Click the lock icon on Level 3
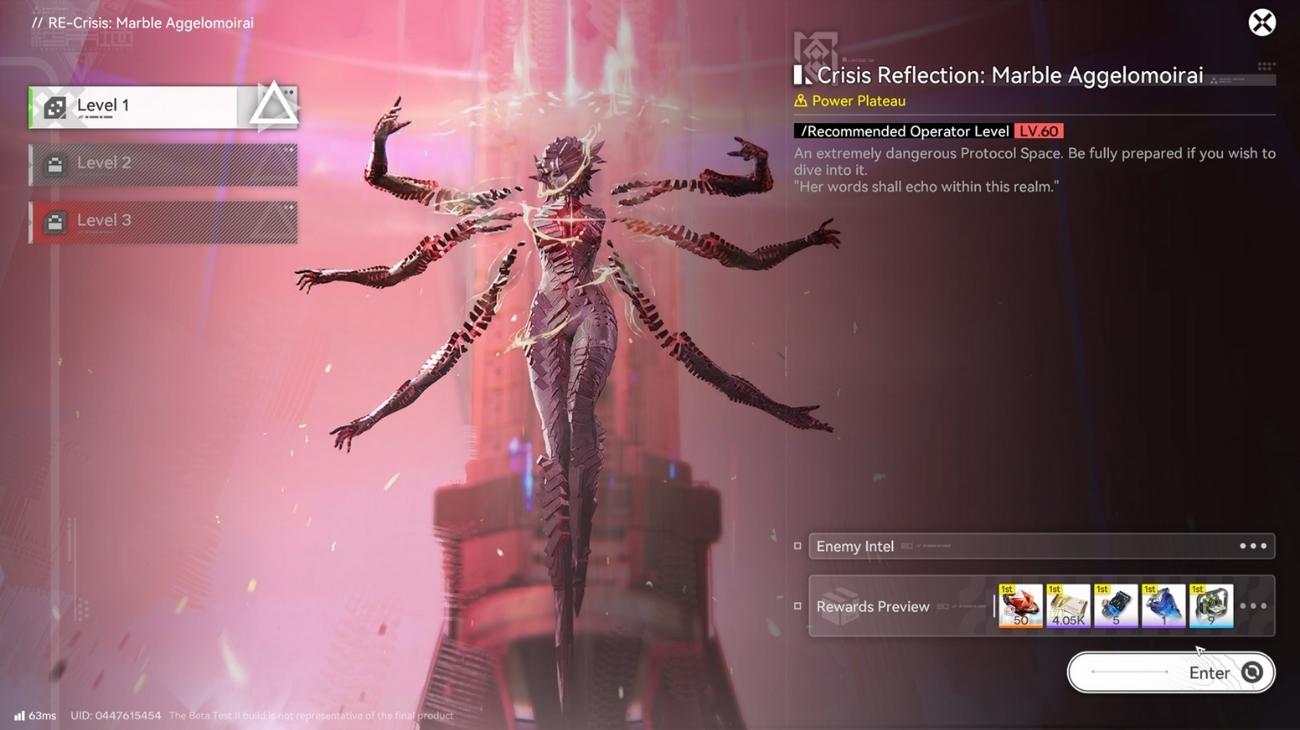 click(54, 221)
